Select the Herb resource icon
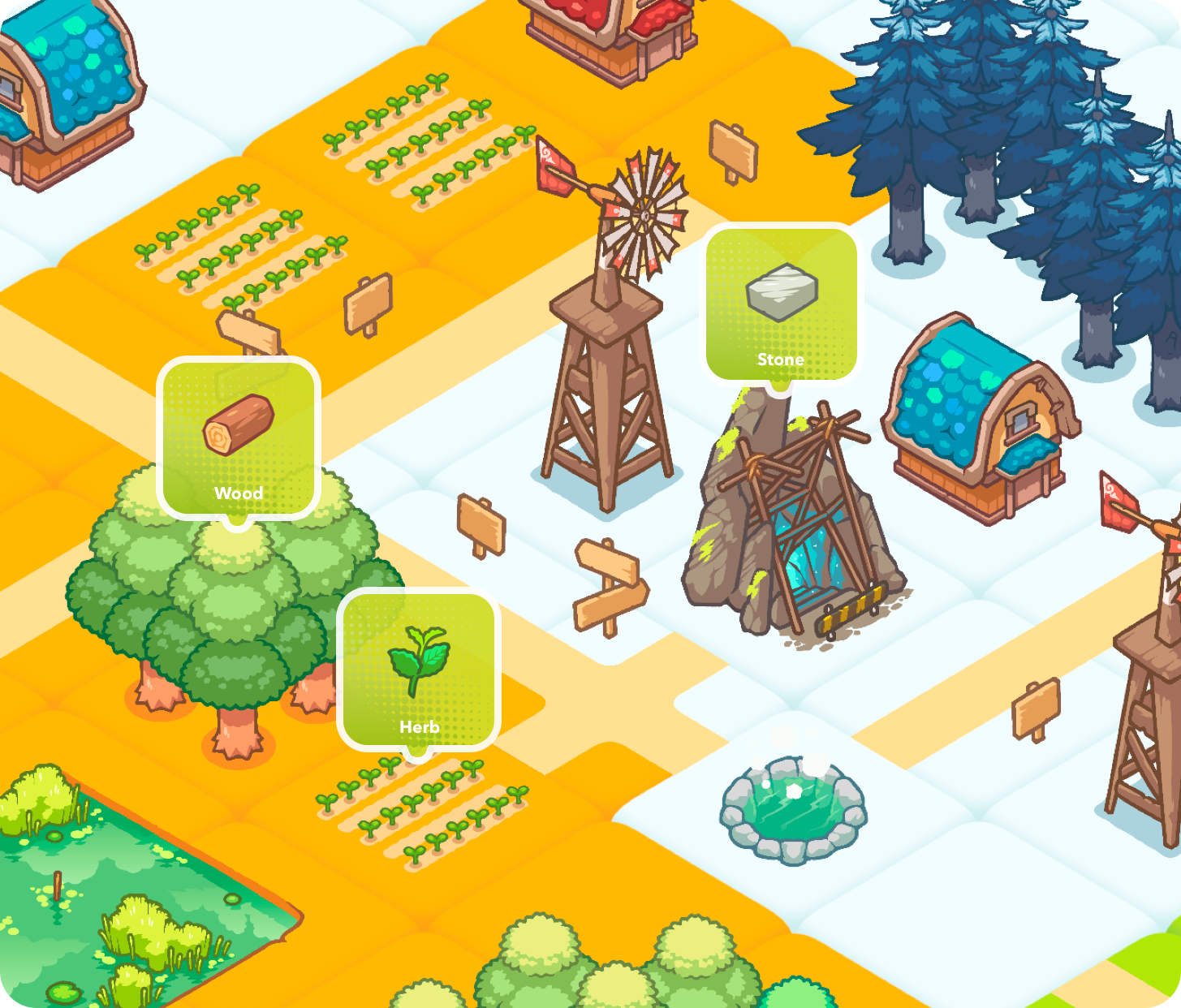This screenshot has height=1008, width=1181. click(x=419, y=666)
